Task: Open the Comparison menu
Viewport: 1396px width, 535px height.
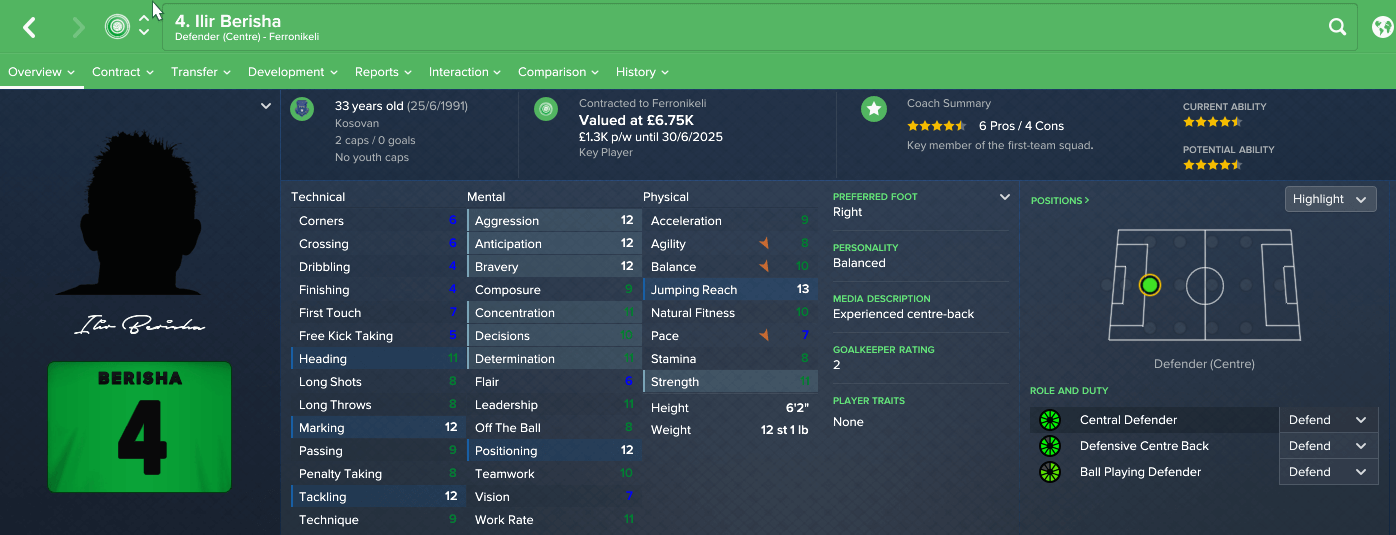Action: click(x=558, y=72)
